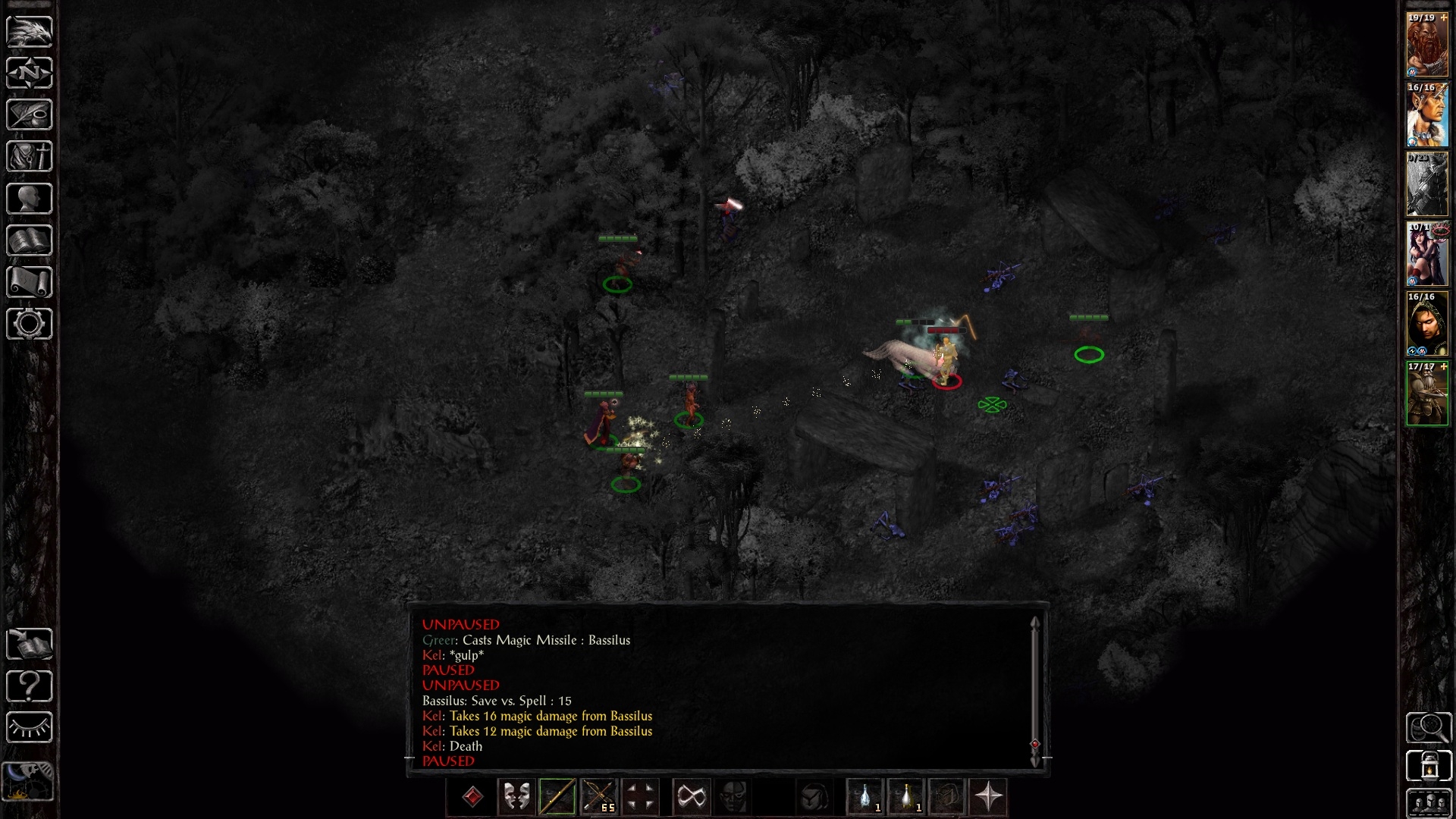
Task: Toggle the interface with the closed-eye button
Action: pyautogui.click(x=30, y=728)
